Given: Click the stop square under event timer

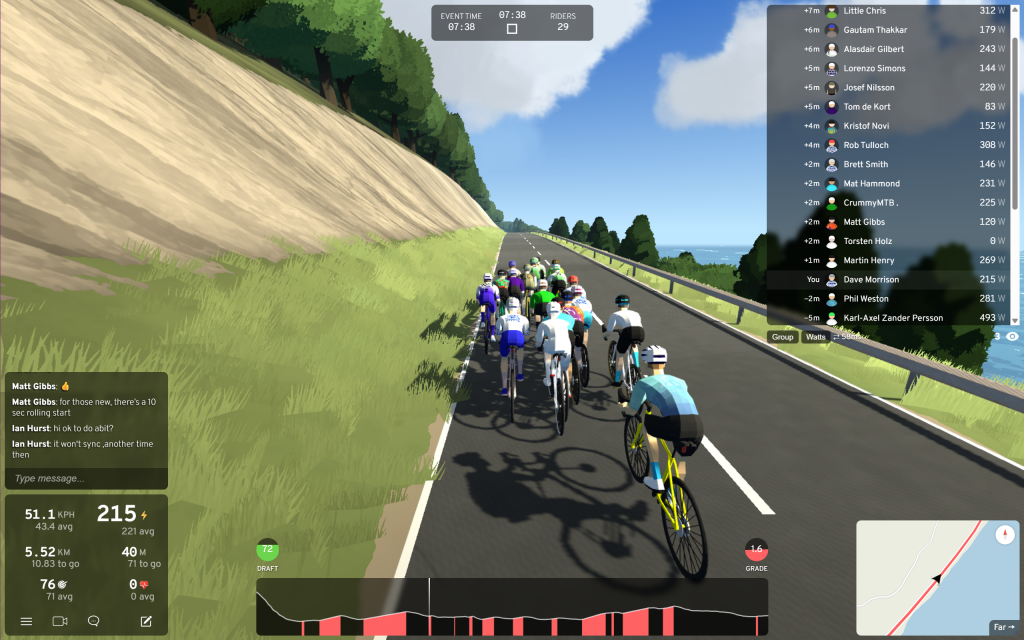Looking at the screenshot, I should tap(512, 29).
